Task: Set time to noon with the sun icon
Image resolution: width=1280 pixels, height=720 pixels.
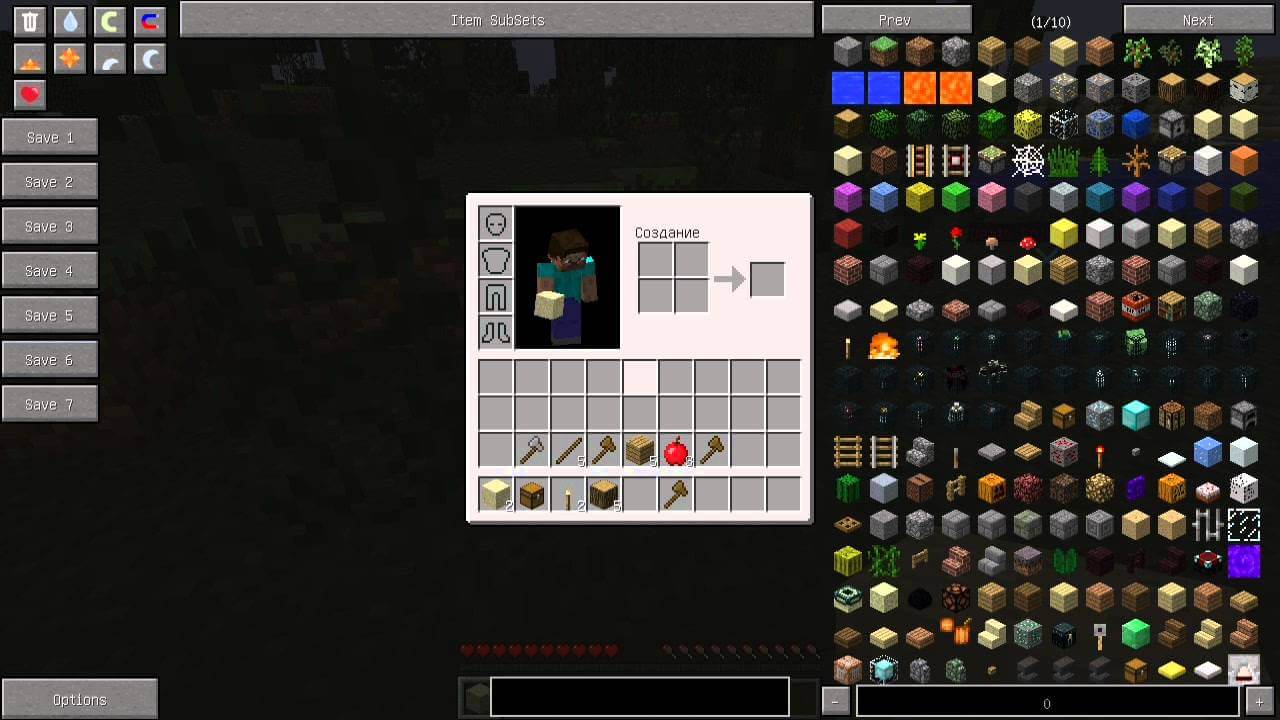Action: tap(69, 59)
